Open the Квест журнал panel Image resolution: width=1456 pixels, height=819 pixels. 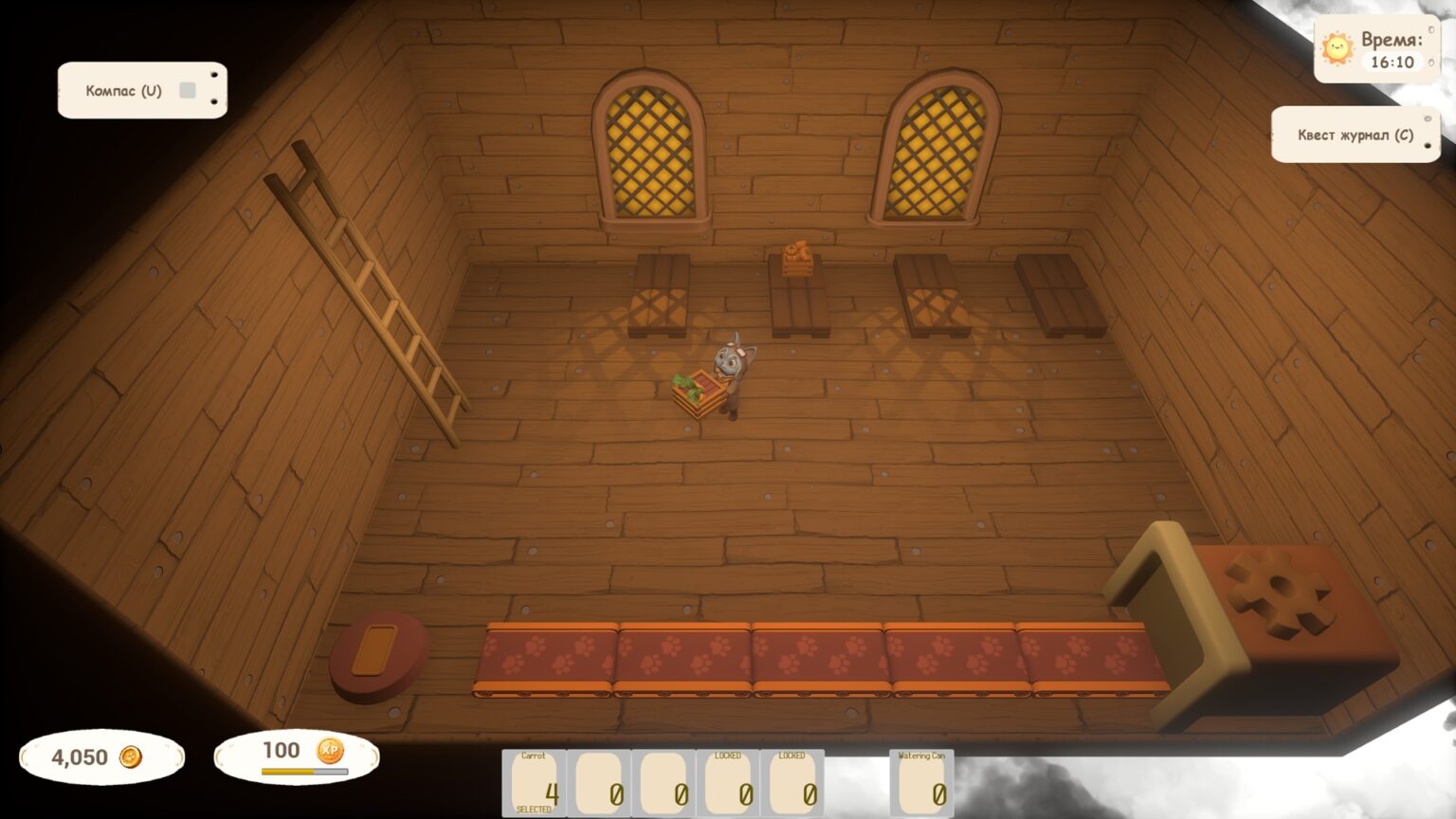click(1355, 135)
